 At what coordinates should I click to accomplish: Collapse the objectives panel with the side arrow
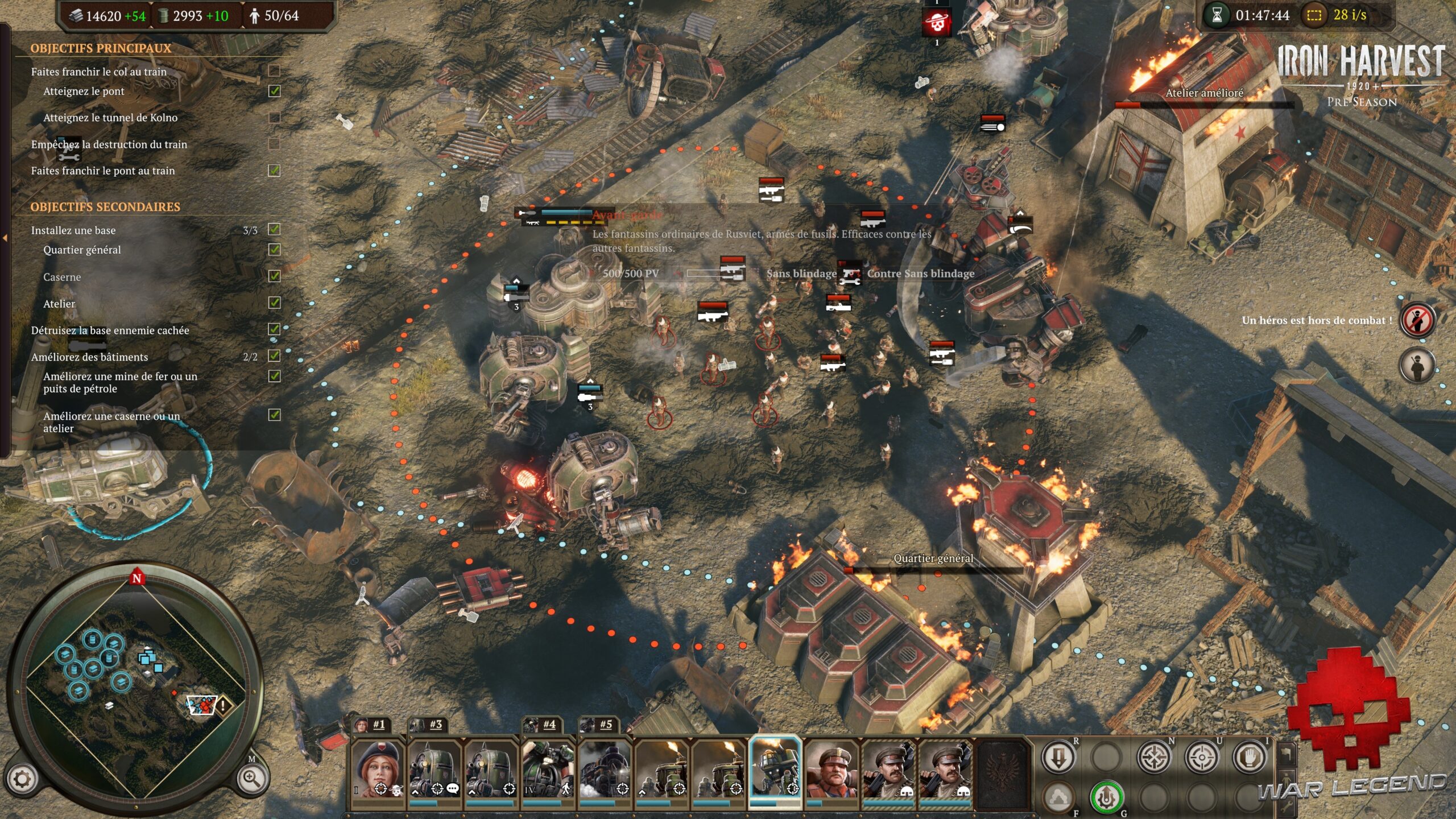5,238
